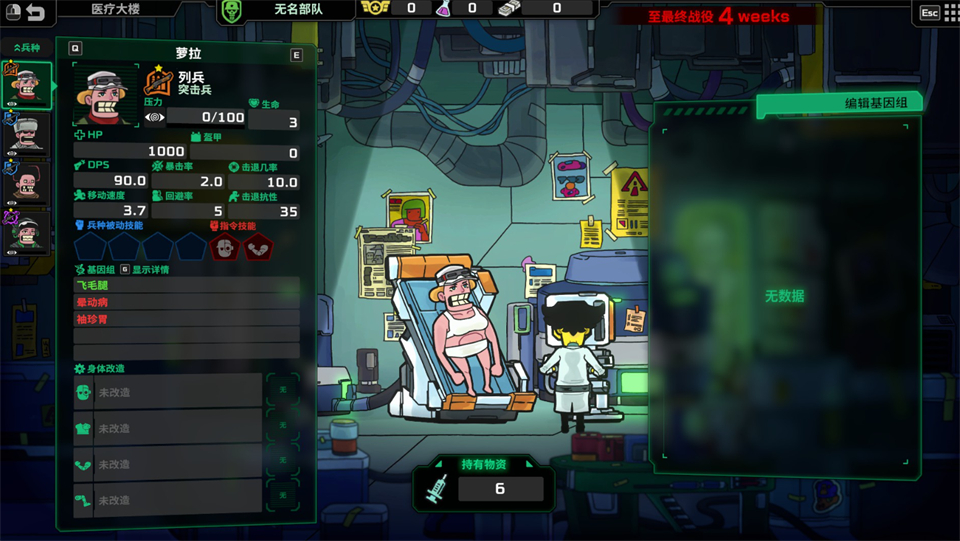
Task: Select the grey-capped soldier portrait
Action: point(28,133)
